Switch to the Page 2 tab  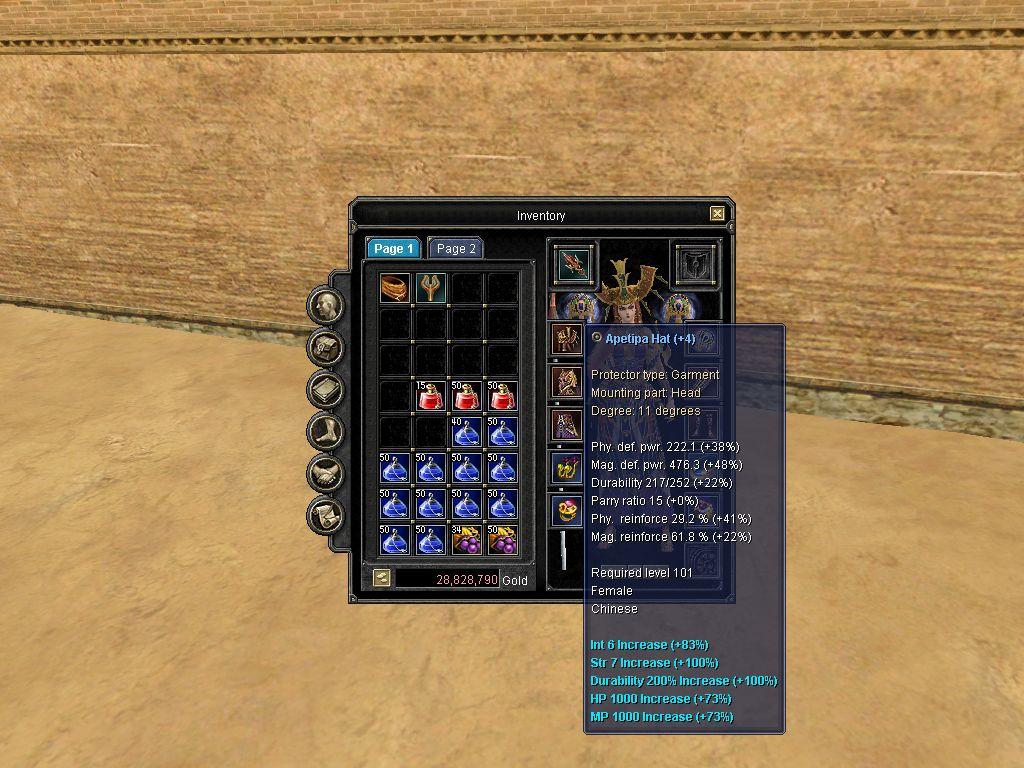click(456, 249)
